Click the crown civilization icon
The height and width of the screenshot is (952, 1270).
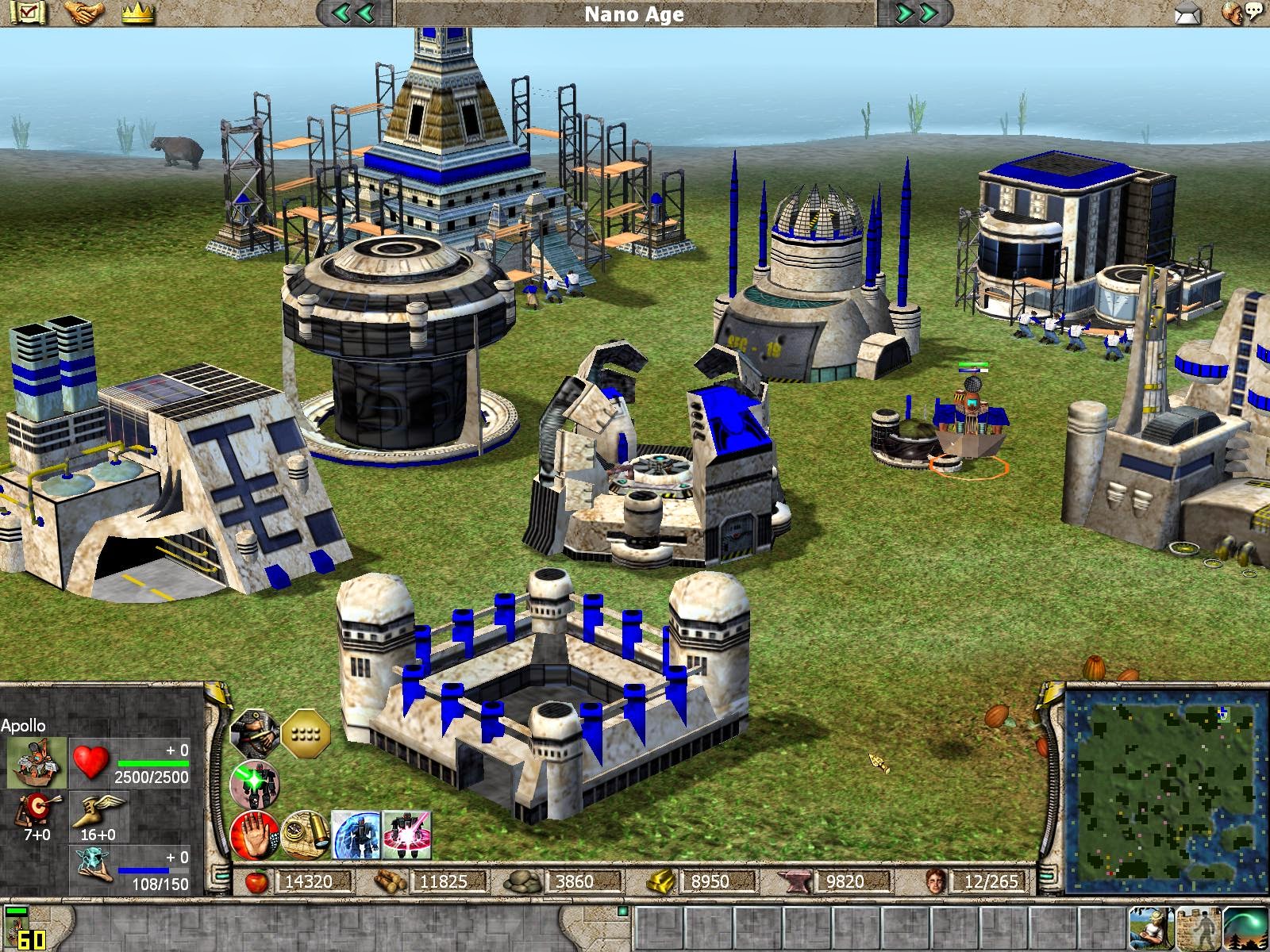pos(137,12)
